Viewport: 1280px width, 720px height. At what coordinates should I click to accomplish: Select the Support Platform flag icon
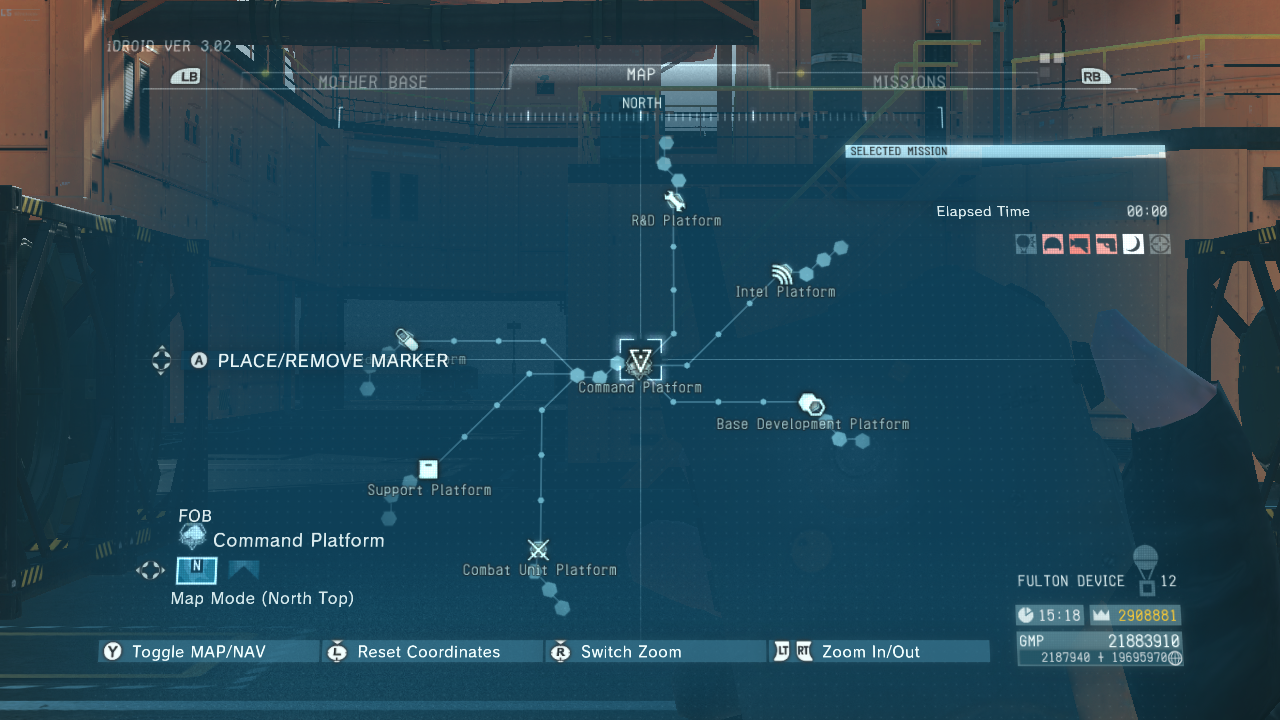tap(428, 468)
